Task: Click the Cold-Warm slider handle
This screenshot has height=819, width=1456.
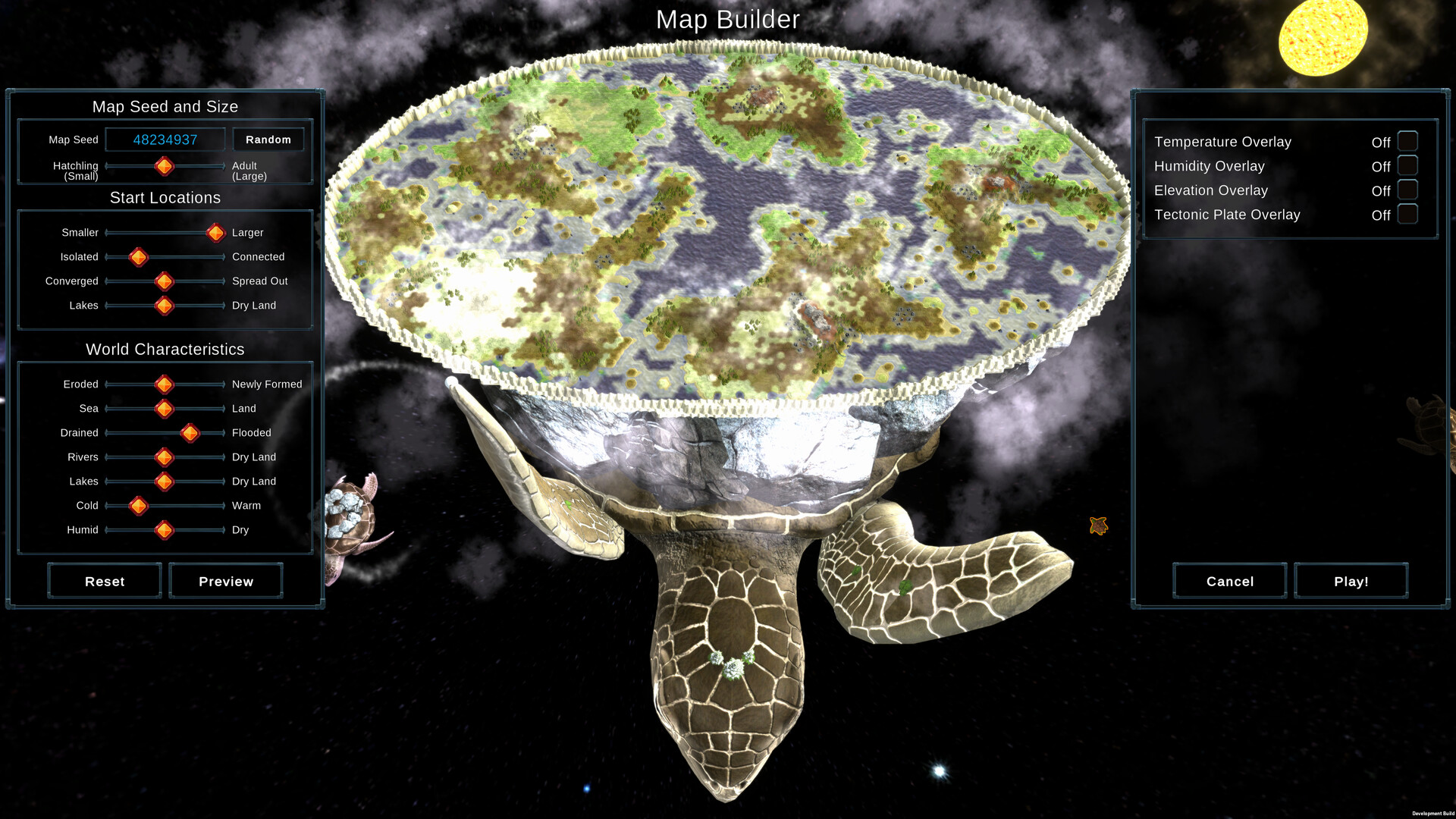Action: [138, 506]
